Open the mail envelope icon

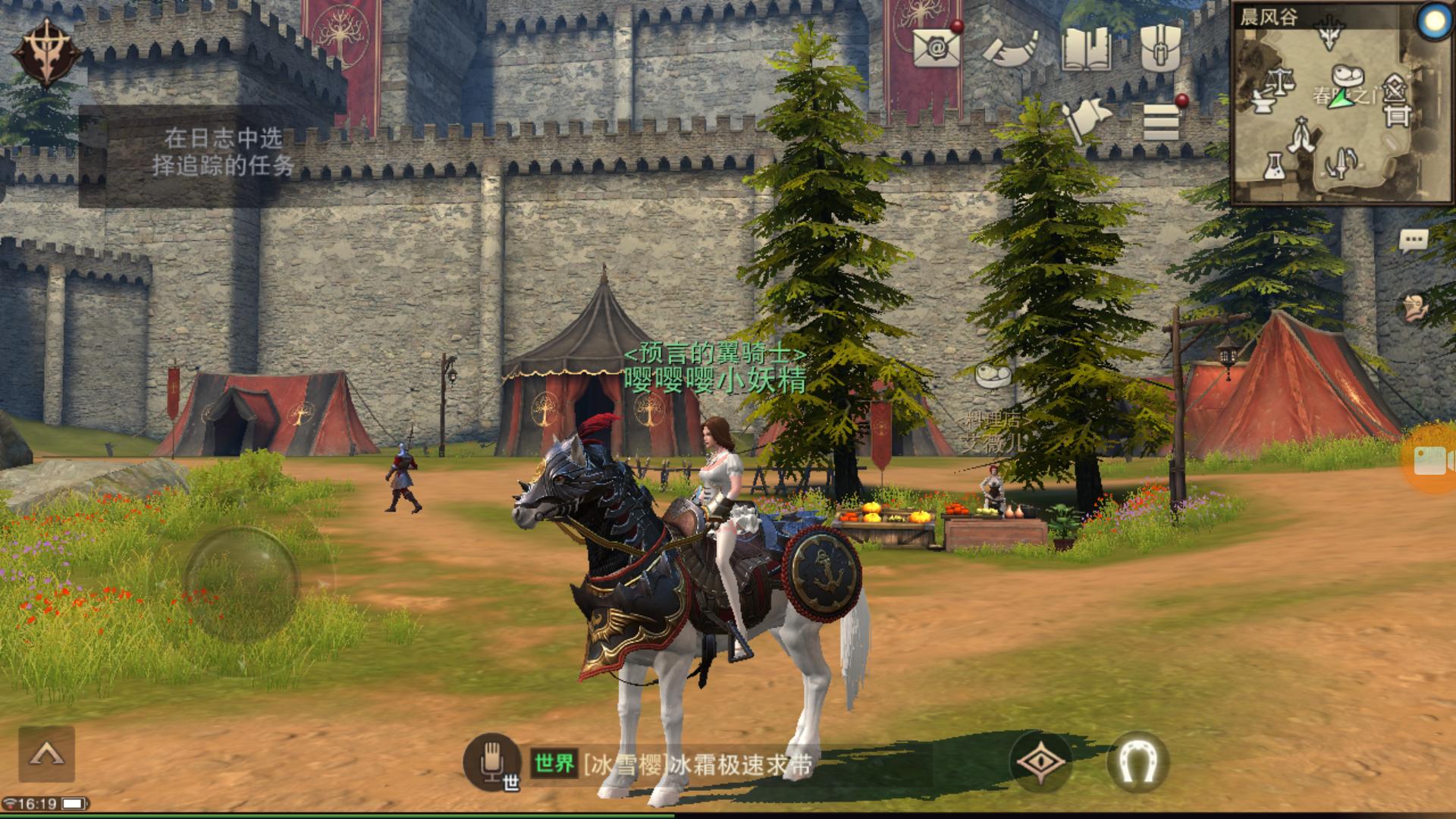pyautogui.click(x=937, y=47)
